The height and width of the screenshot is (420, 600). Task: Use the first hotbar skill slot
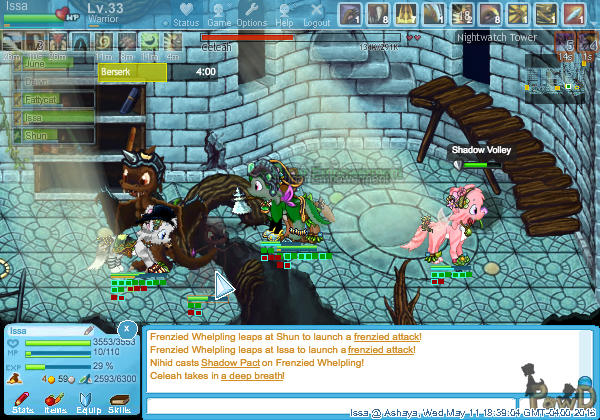coord(351,15)
